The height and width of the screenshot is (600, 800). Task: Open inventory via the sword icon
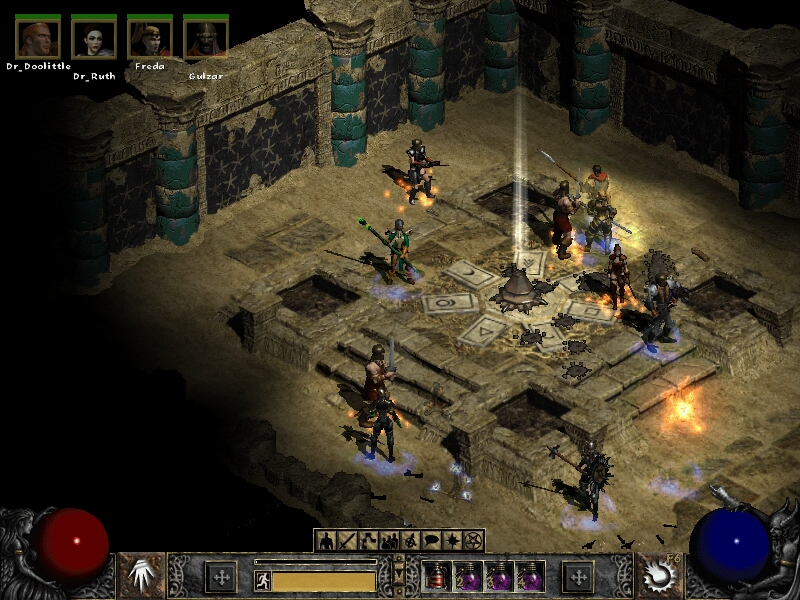pos(347,541)
